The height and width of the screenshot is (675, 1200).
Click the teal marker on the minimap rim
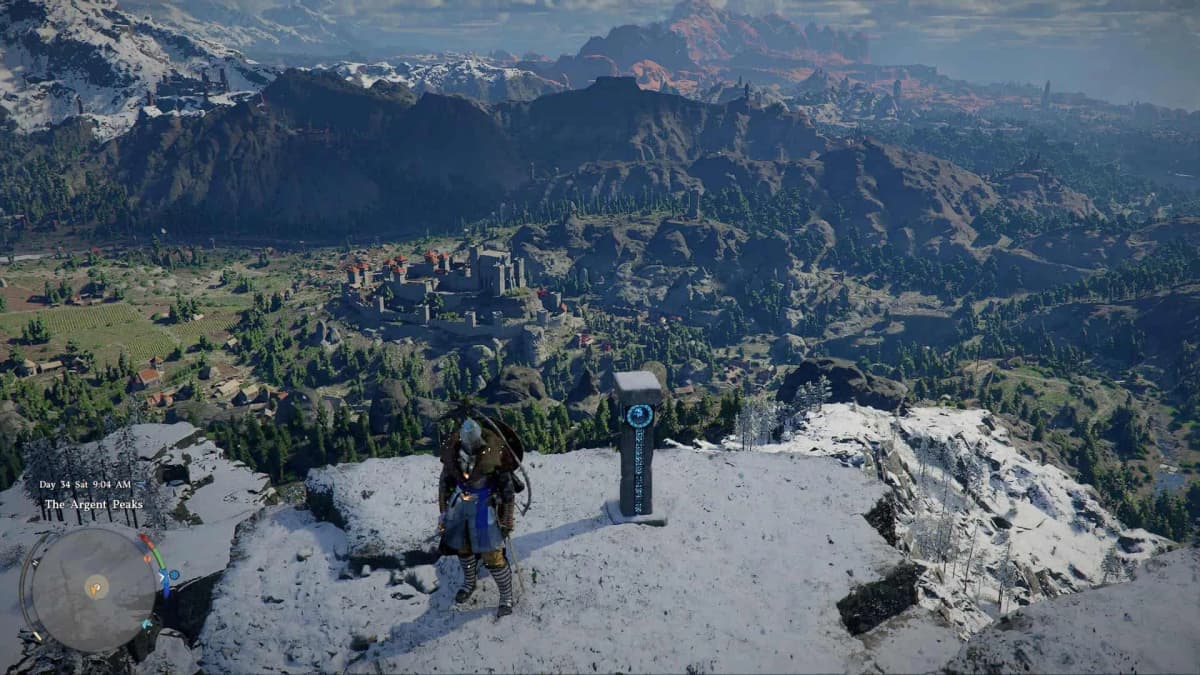tap(147, 624)
